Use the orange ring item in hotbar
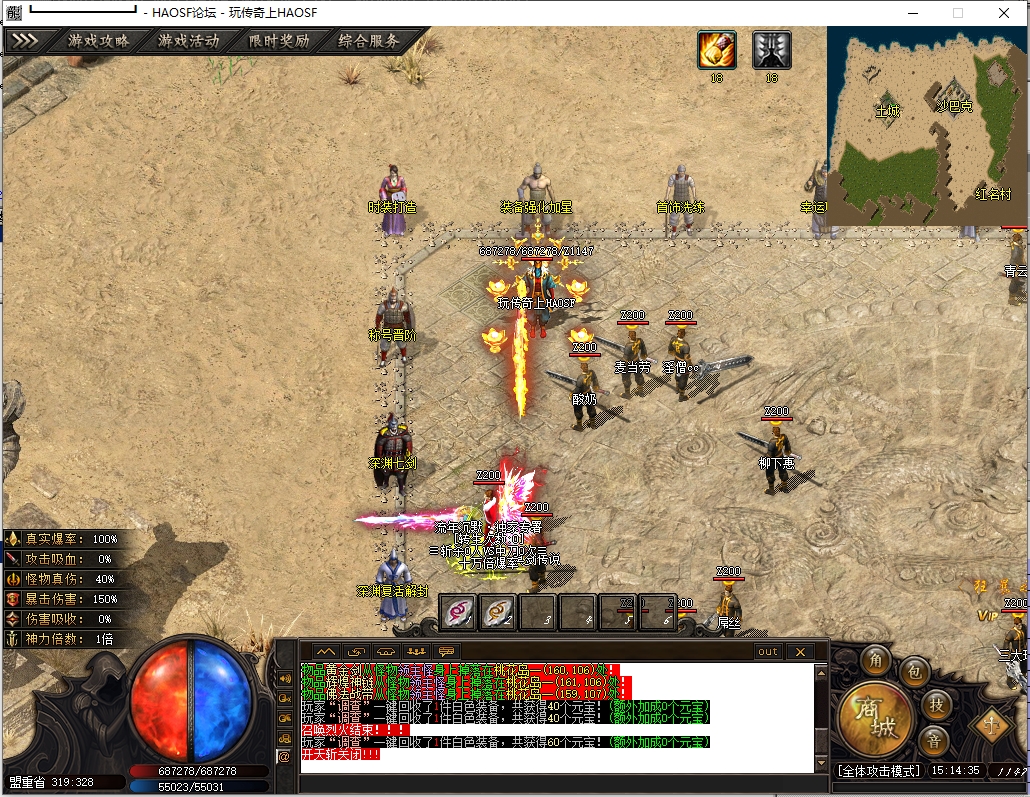 (498, 612)
